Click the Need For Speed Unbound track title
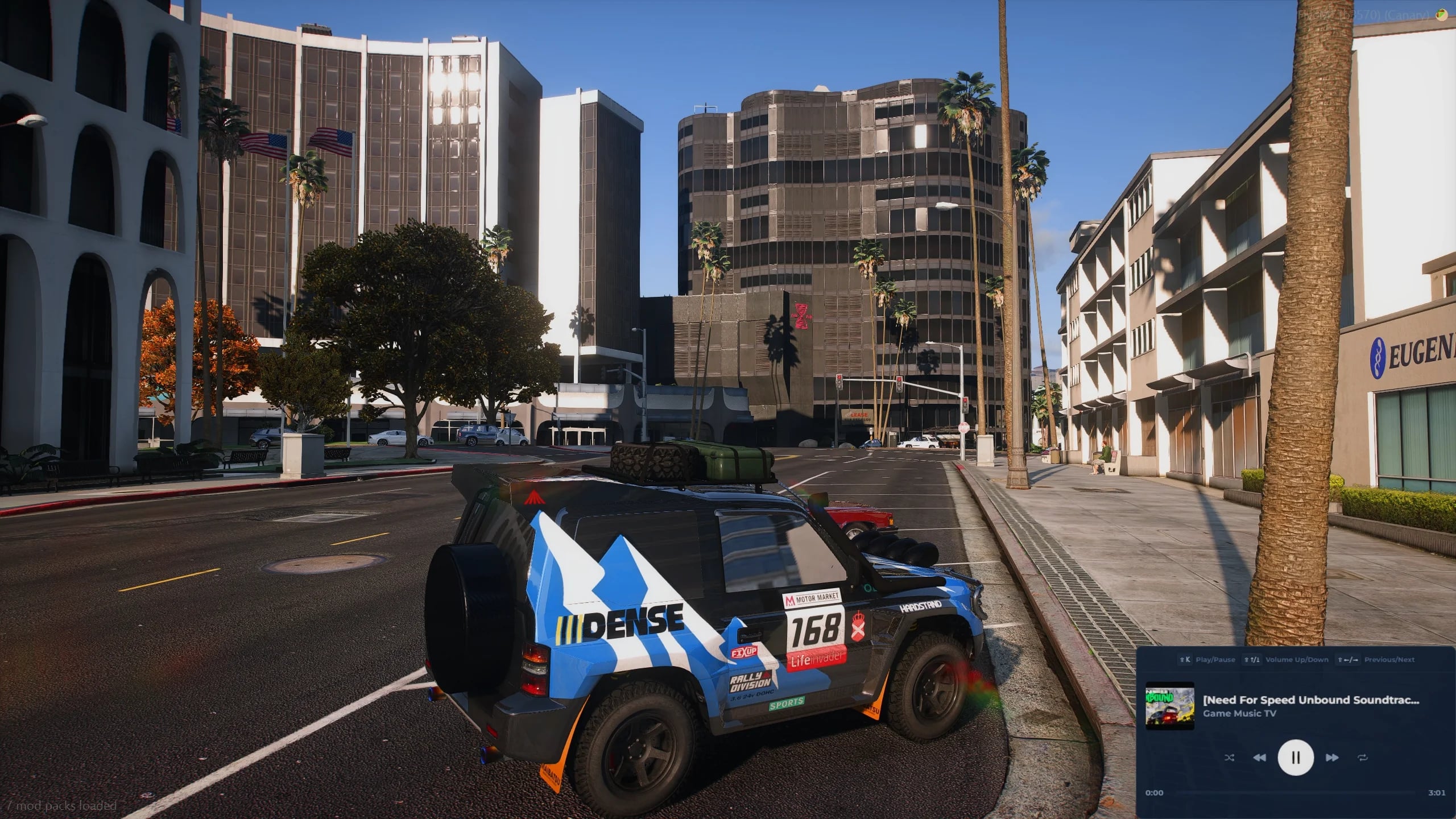This screenshot has width=1456, height=819. click(x=1310, y=700)
